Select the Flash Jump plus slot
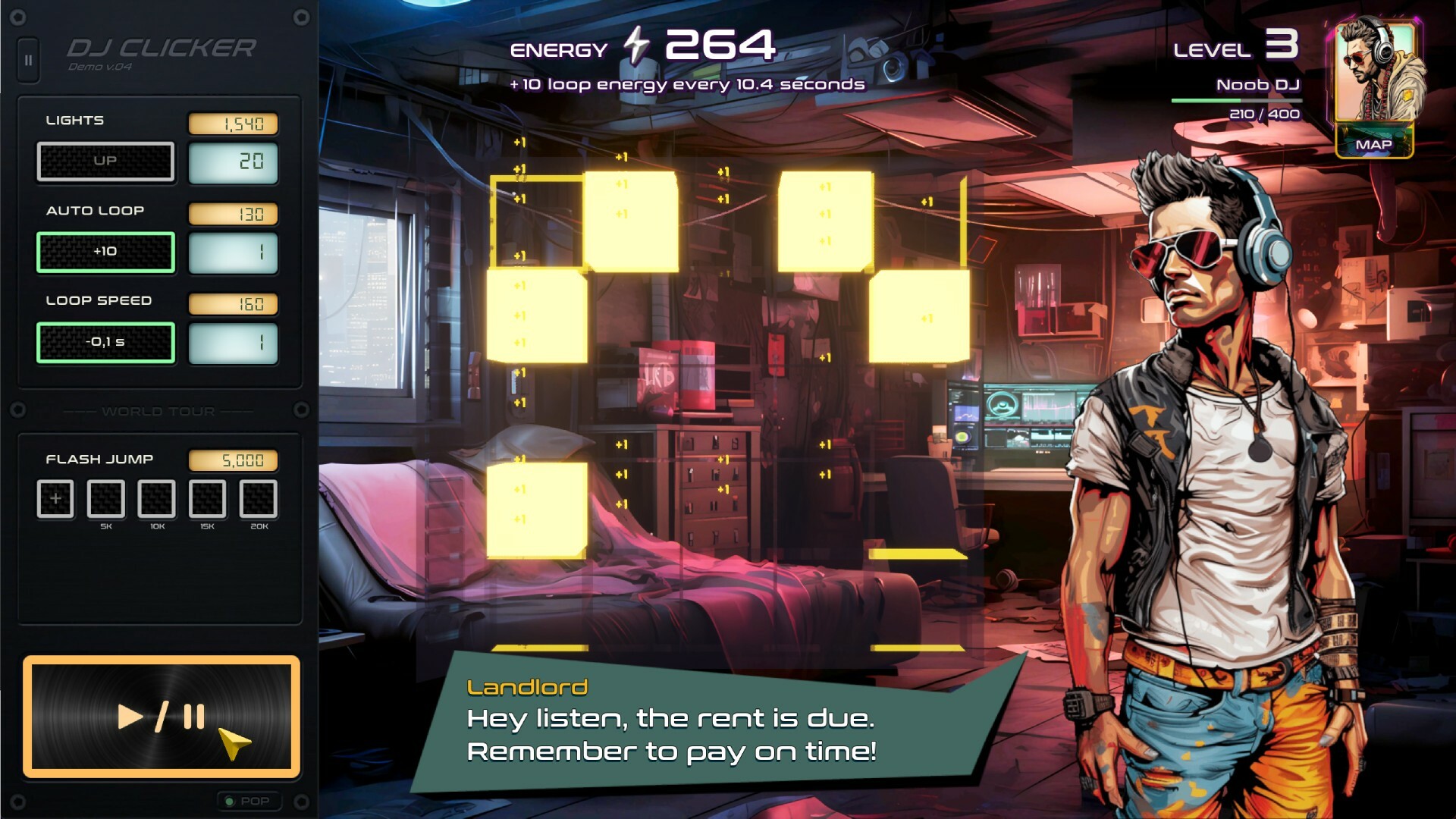Screen dimensions: 1456x819 pos(55,498)
